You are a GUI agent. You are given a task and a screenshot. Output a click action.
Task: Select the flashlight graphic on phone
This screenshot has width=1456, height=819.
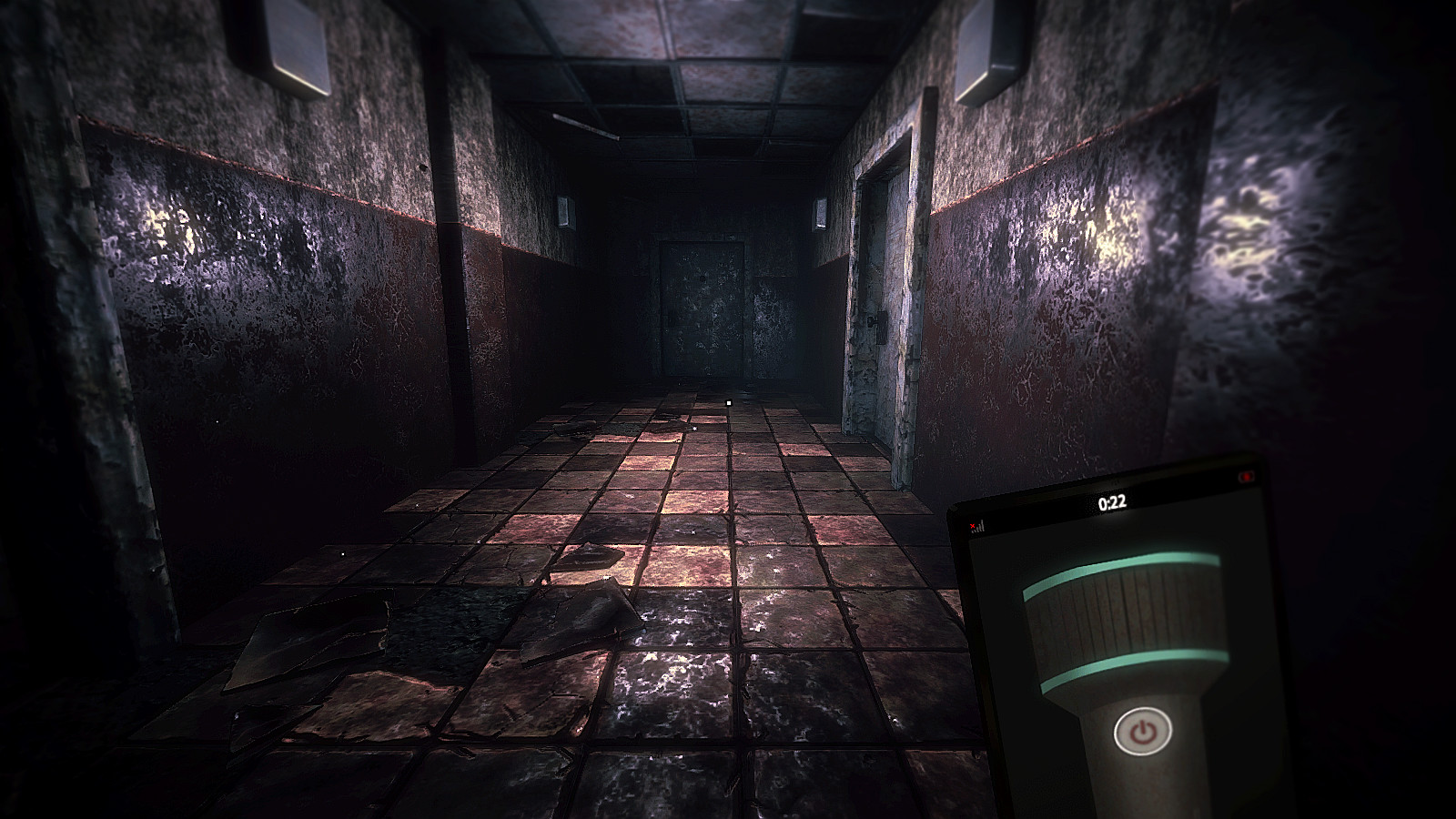pyautogui.click(x=1128, y=637)
